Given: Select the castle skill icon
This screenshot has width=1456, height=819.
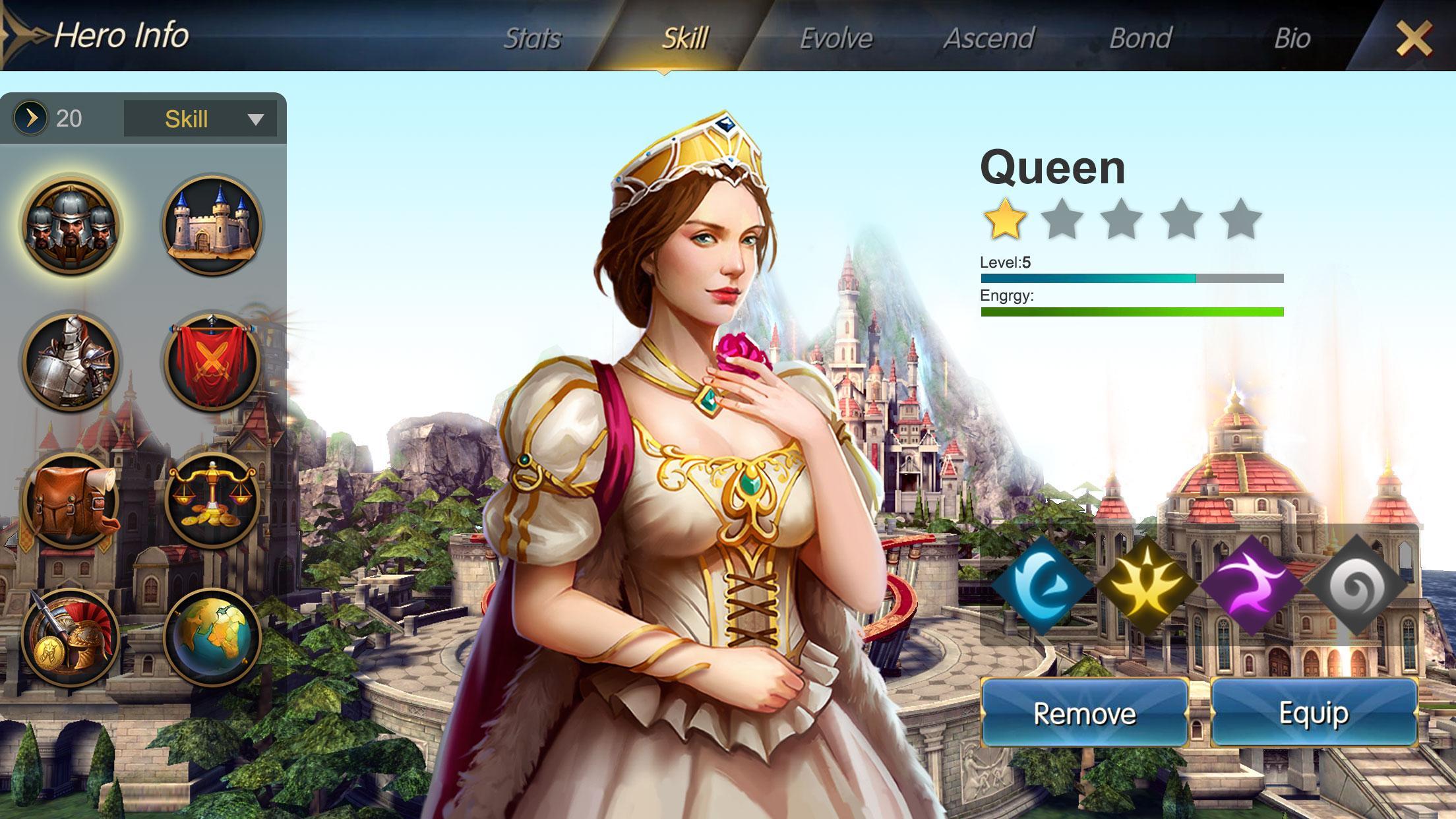Looking at the screenshot, I should [210, 224].
